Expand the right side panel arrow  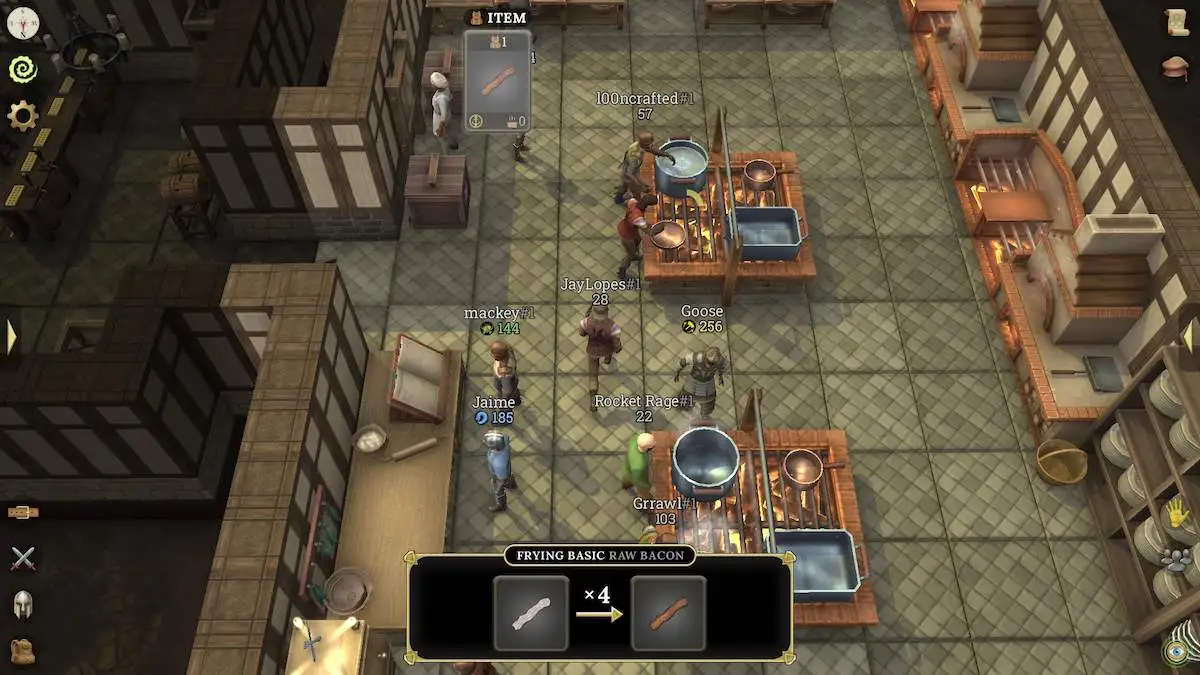click(1189, 336)
